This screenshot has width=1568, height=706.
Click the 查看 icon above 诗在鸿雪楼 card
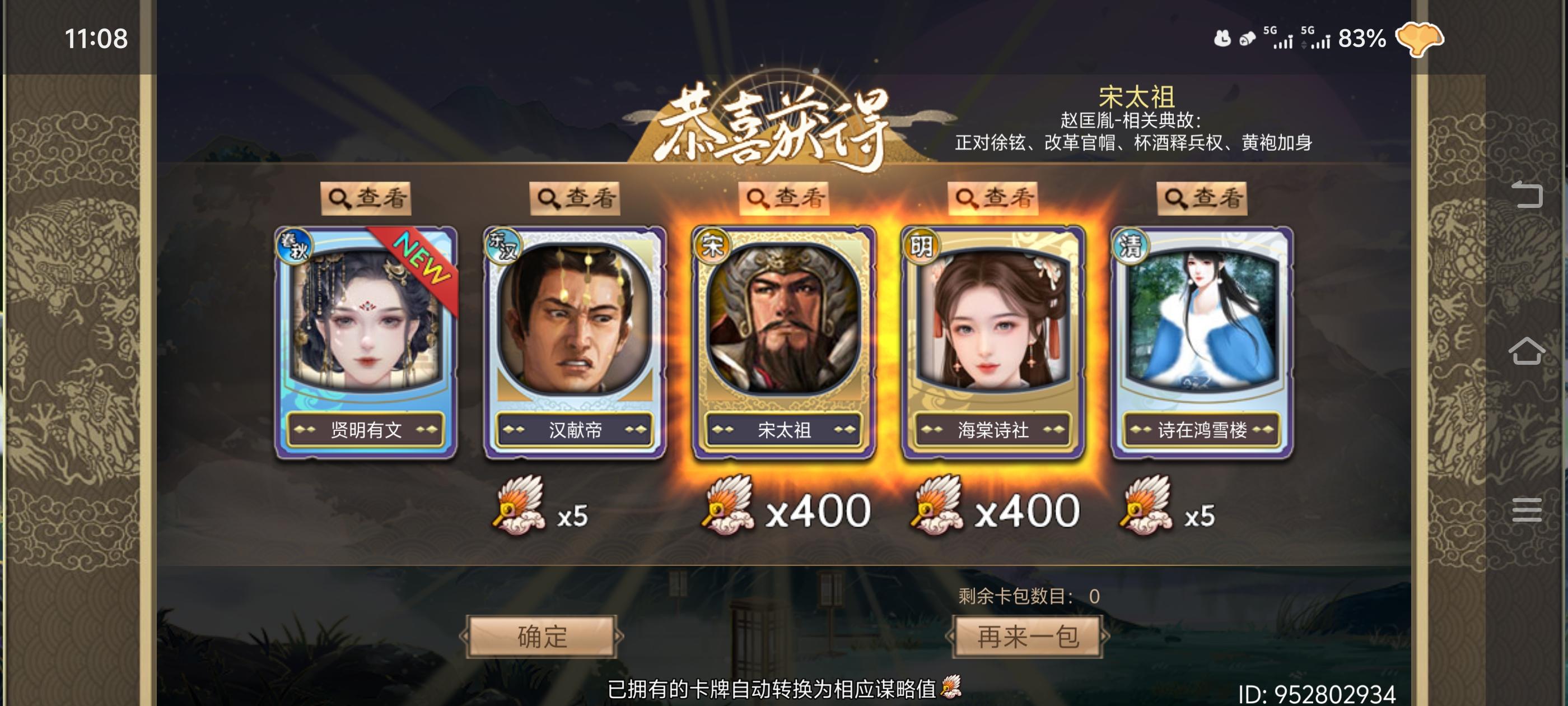coord(1204,198)
